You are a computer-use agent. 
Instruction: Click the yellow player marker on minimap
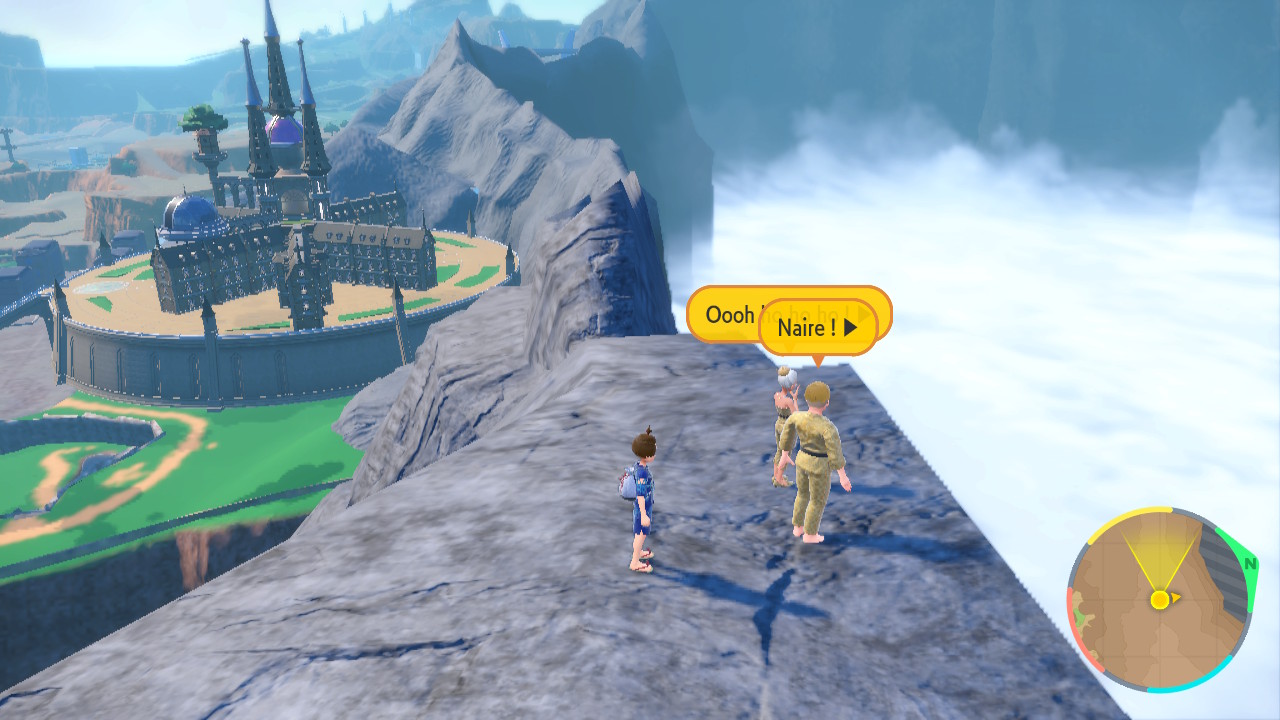tap(1159, 599)
